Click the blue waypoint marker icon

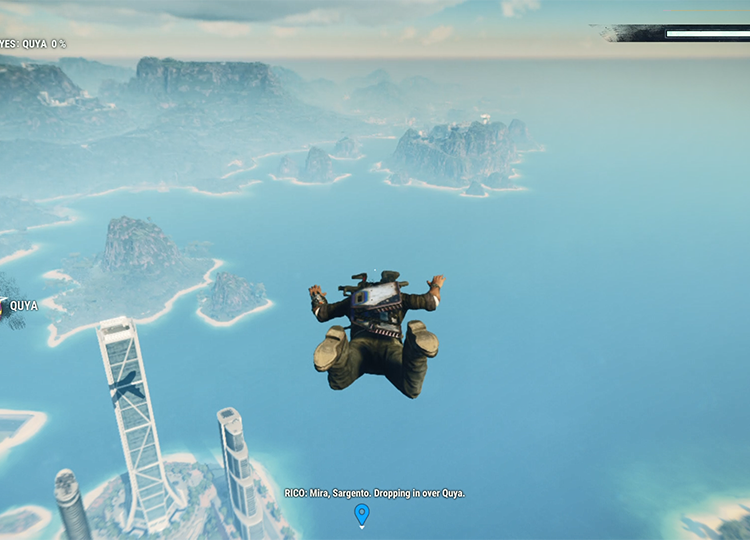pos(362,514)
